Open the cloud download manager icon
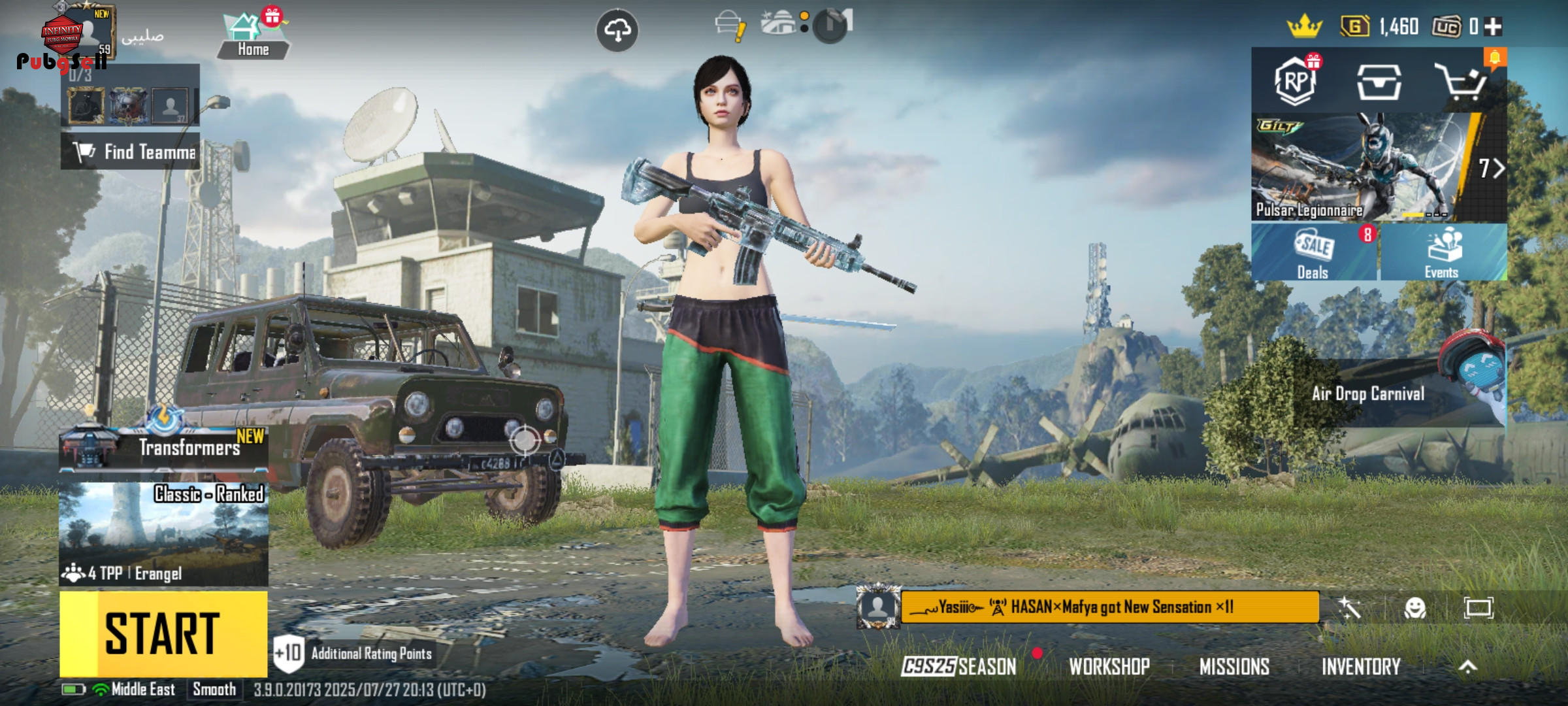The height and width of the screenshot is (706, 1568). pos(617,30)
